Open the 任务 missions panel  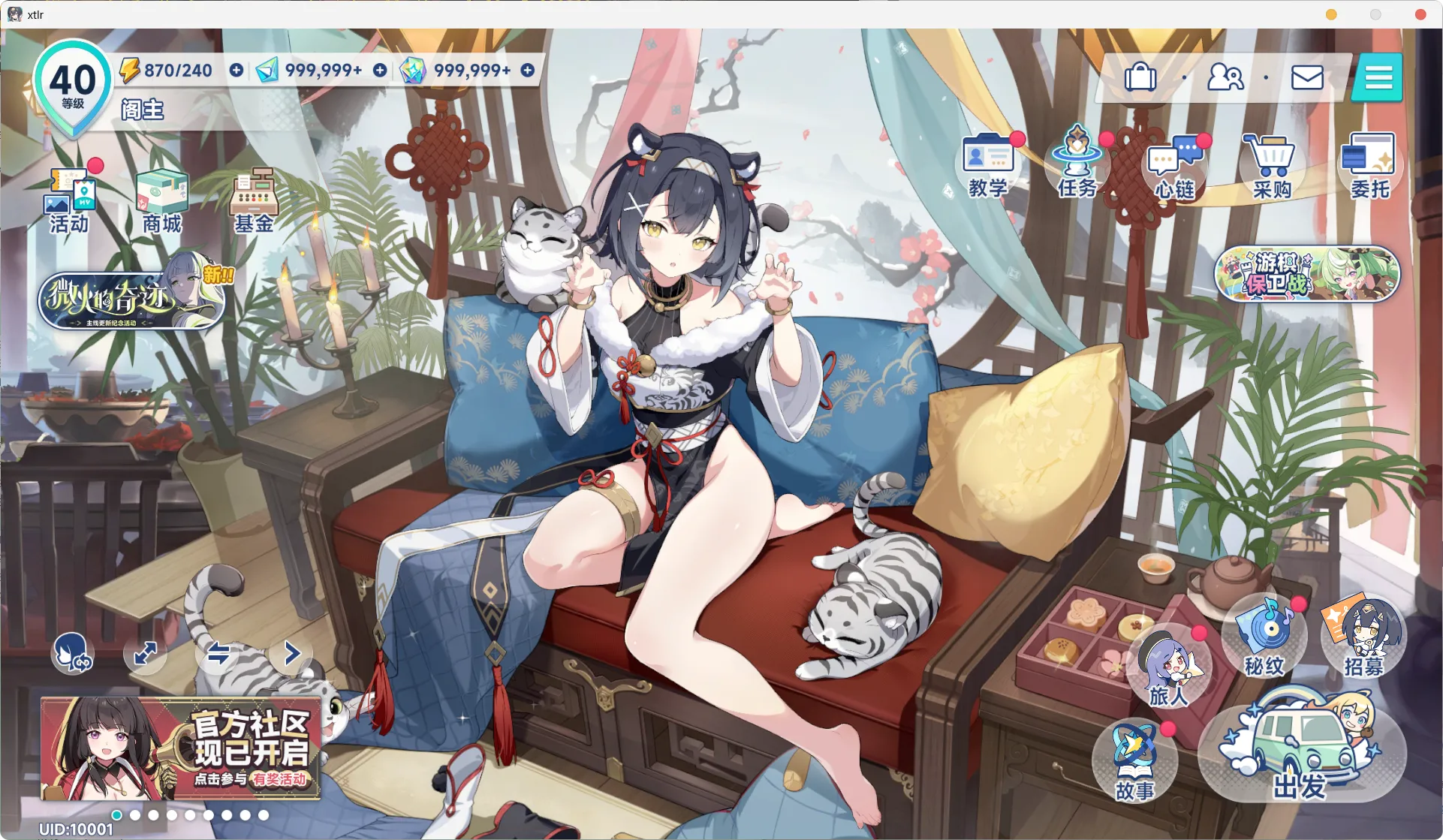pos(1077,164)
